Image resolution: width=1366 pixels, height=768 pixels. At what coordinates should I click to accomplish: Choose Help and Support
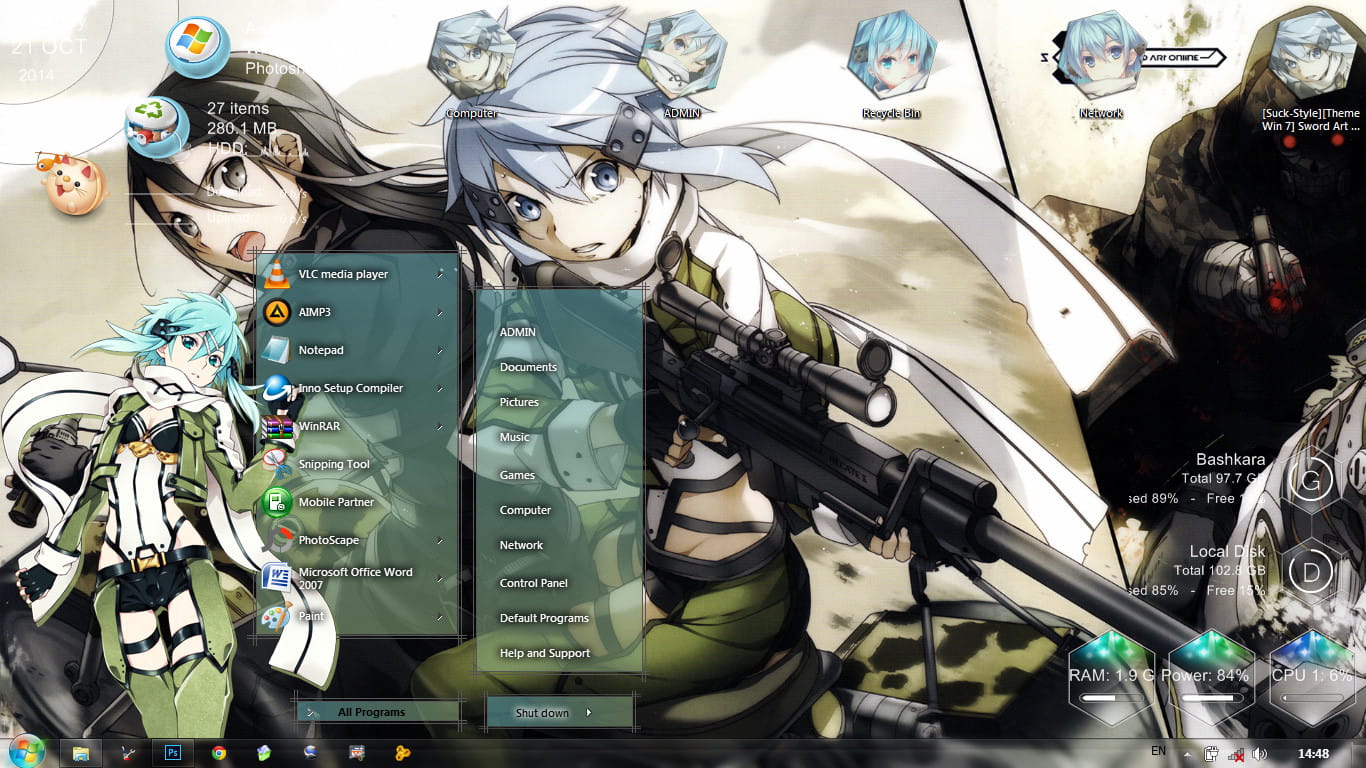point(545,653)
